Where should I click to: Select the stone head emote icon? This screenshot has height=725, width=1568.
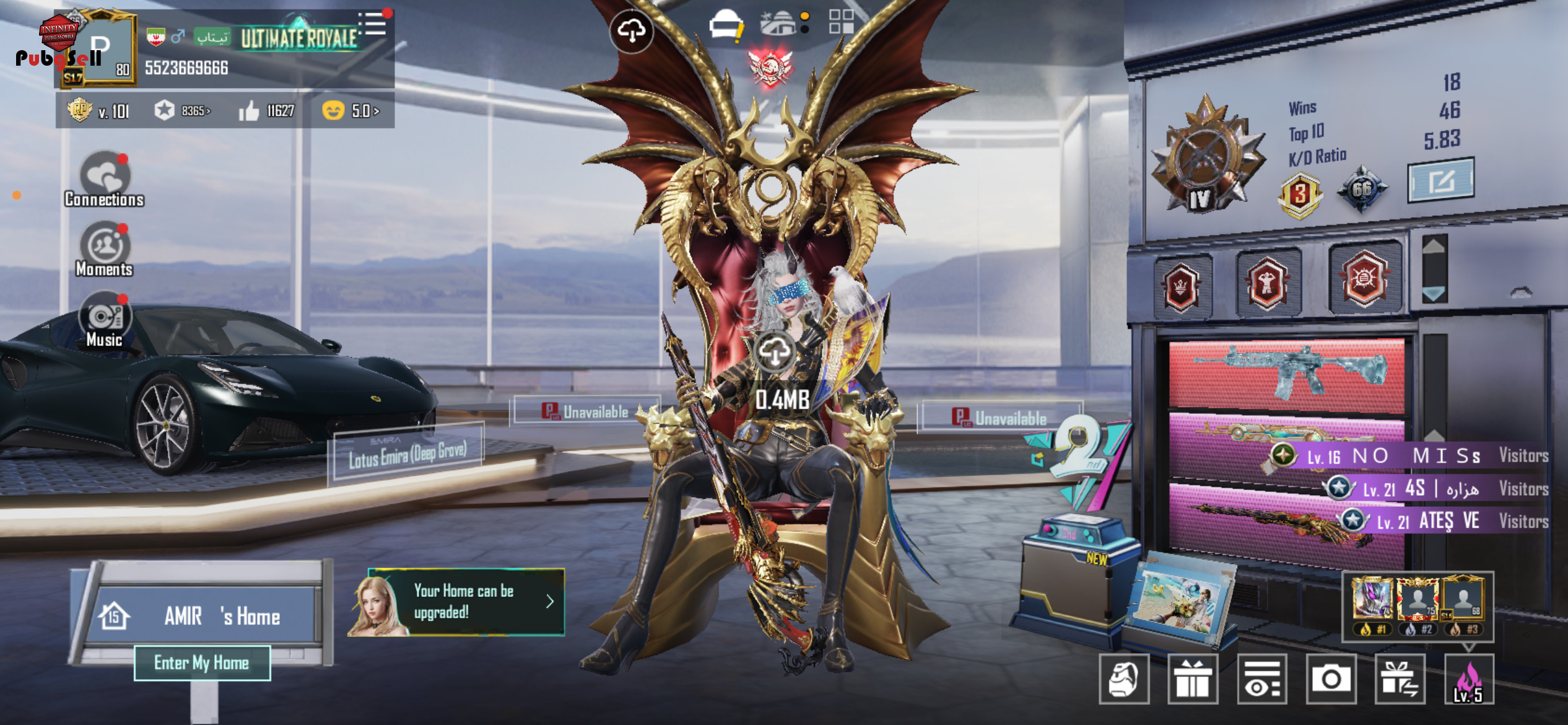1124,679
